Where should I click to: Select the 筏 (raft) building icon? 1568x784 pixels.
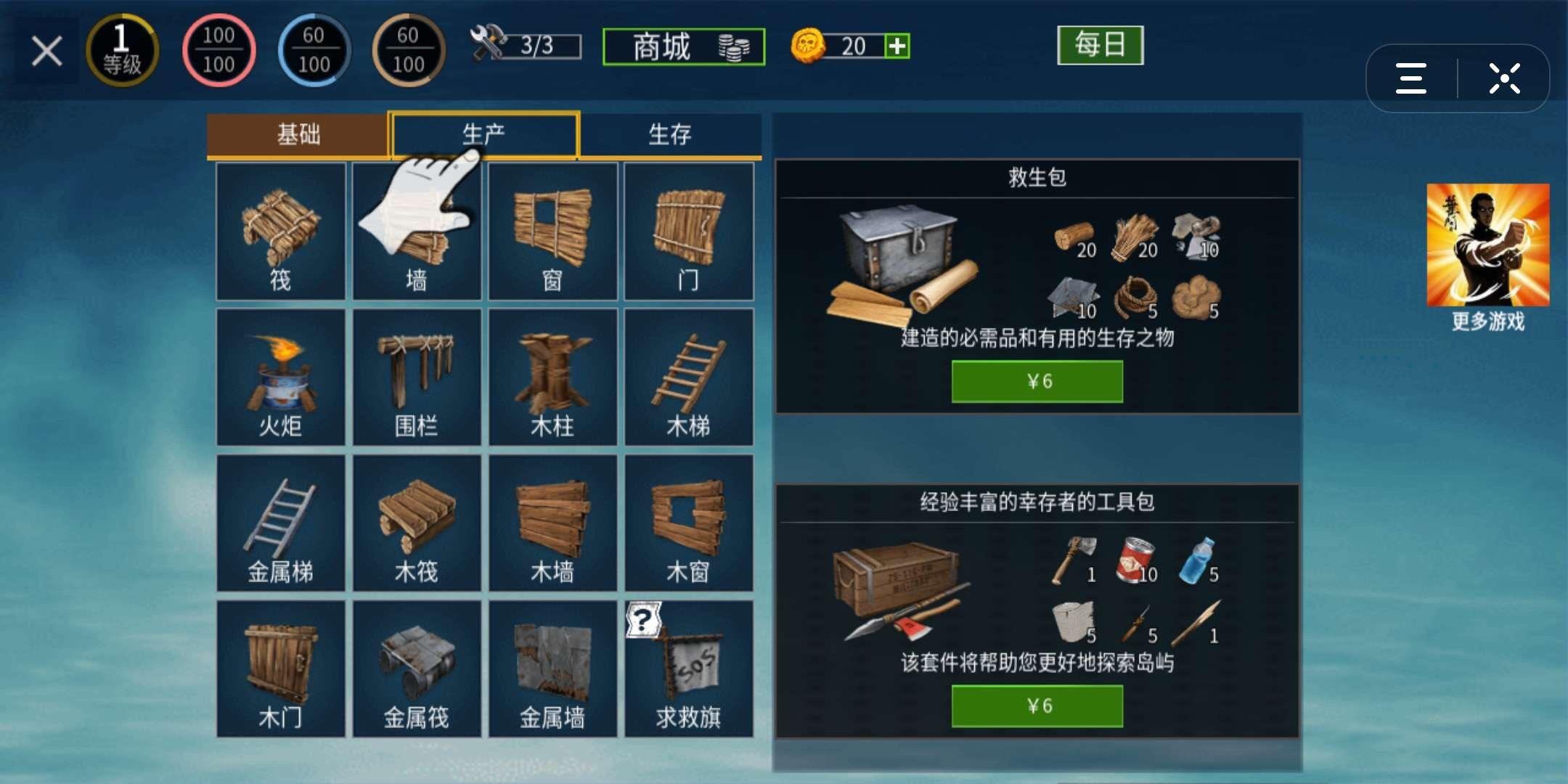click(279, 232)
